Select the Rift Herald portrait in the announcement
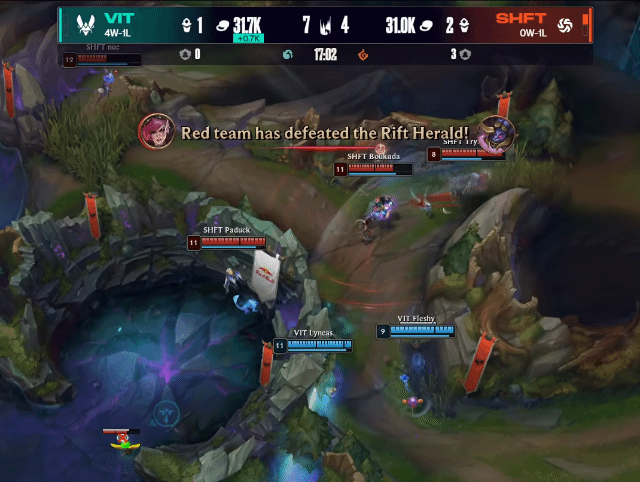Viewport: 640px width, 482px height. pos(490,132)
